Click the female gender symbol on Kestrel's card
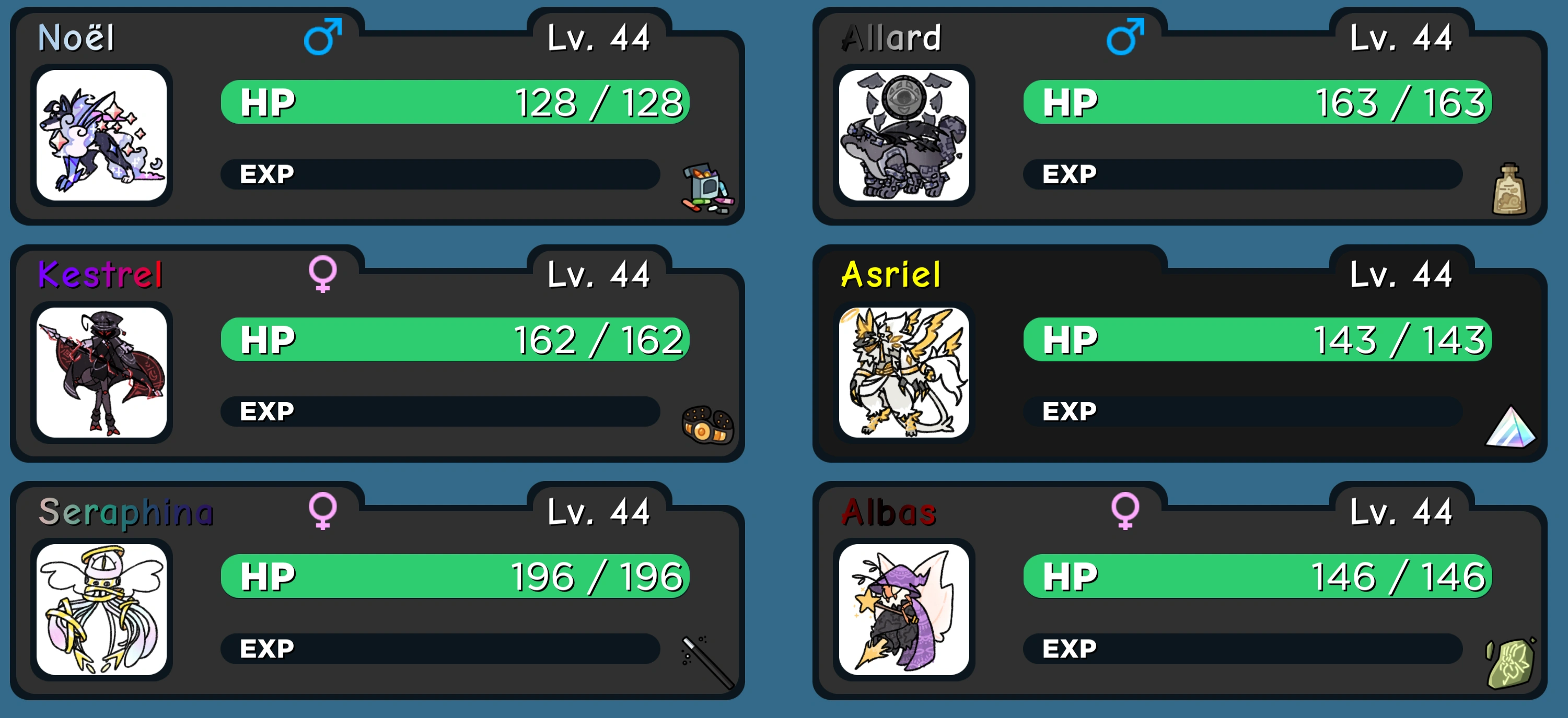This screenshot has width=1568, height=718. pyautogui.click(x=324, y=276)
